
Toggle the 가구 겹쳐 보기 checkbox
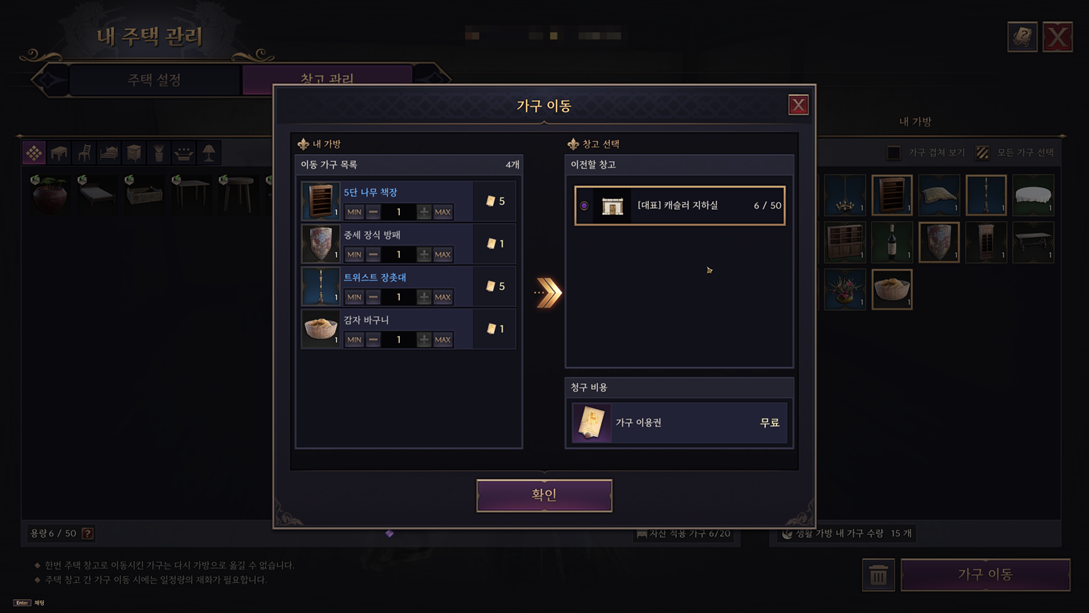894,153
